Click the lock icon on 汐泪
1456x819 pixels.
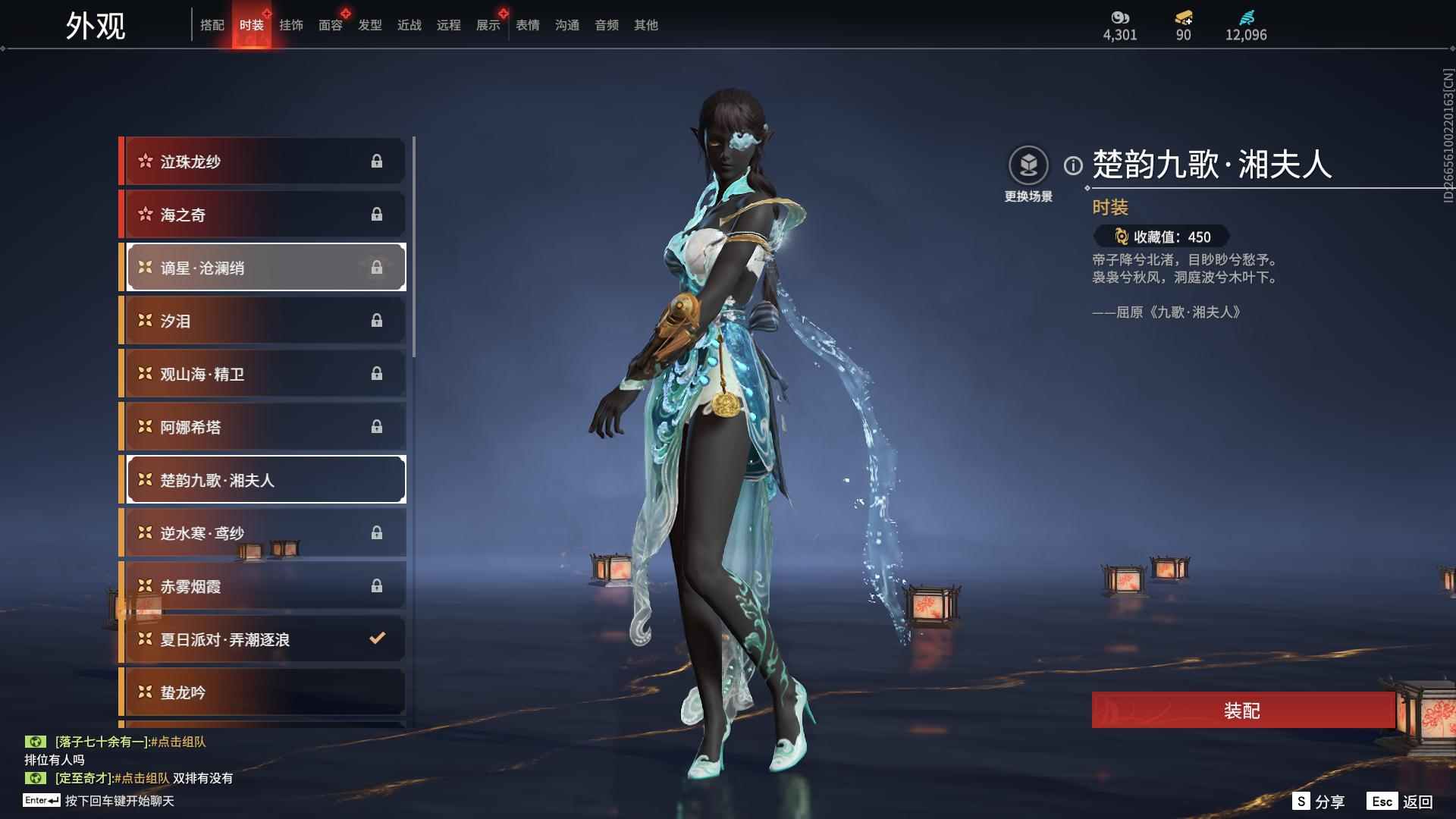[378, 320]
